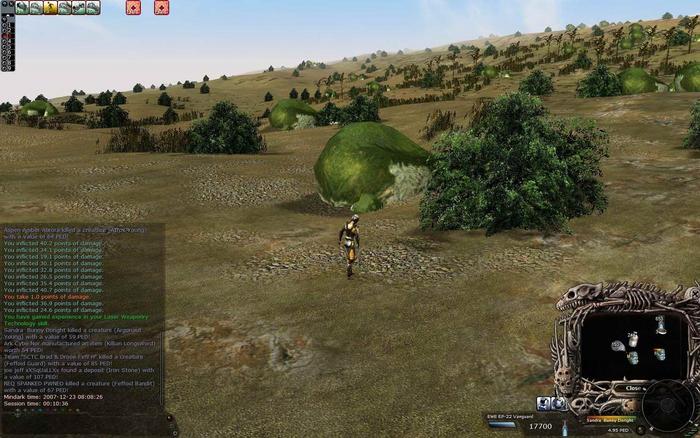Close the bone-framed loot window
This screenshot has height=438, width=700.
[632, 388]
